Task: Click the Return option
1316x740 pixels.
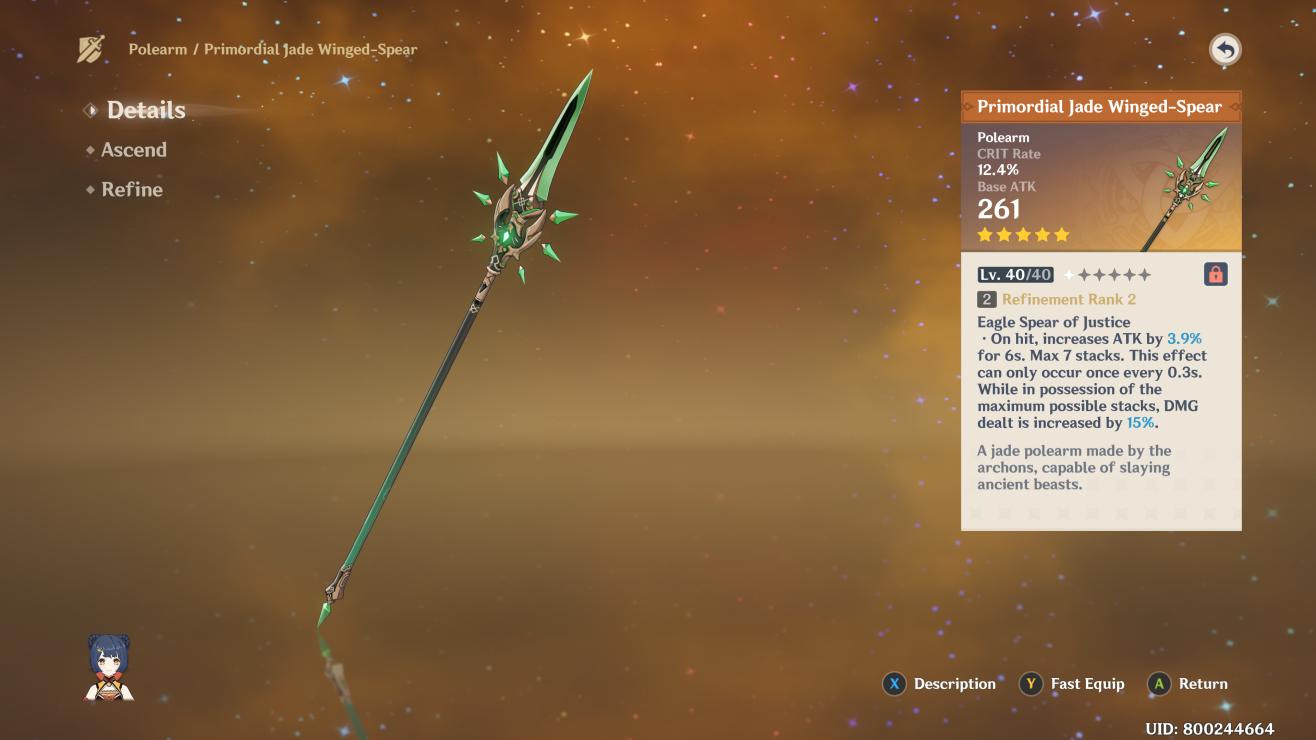Action: (1188, 684)
